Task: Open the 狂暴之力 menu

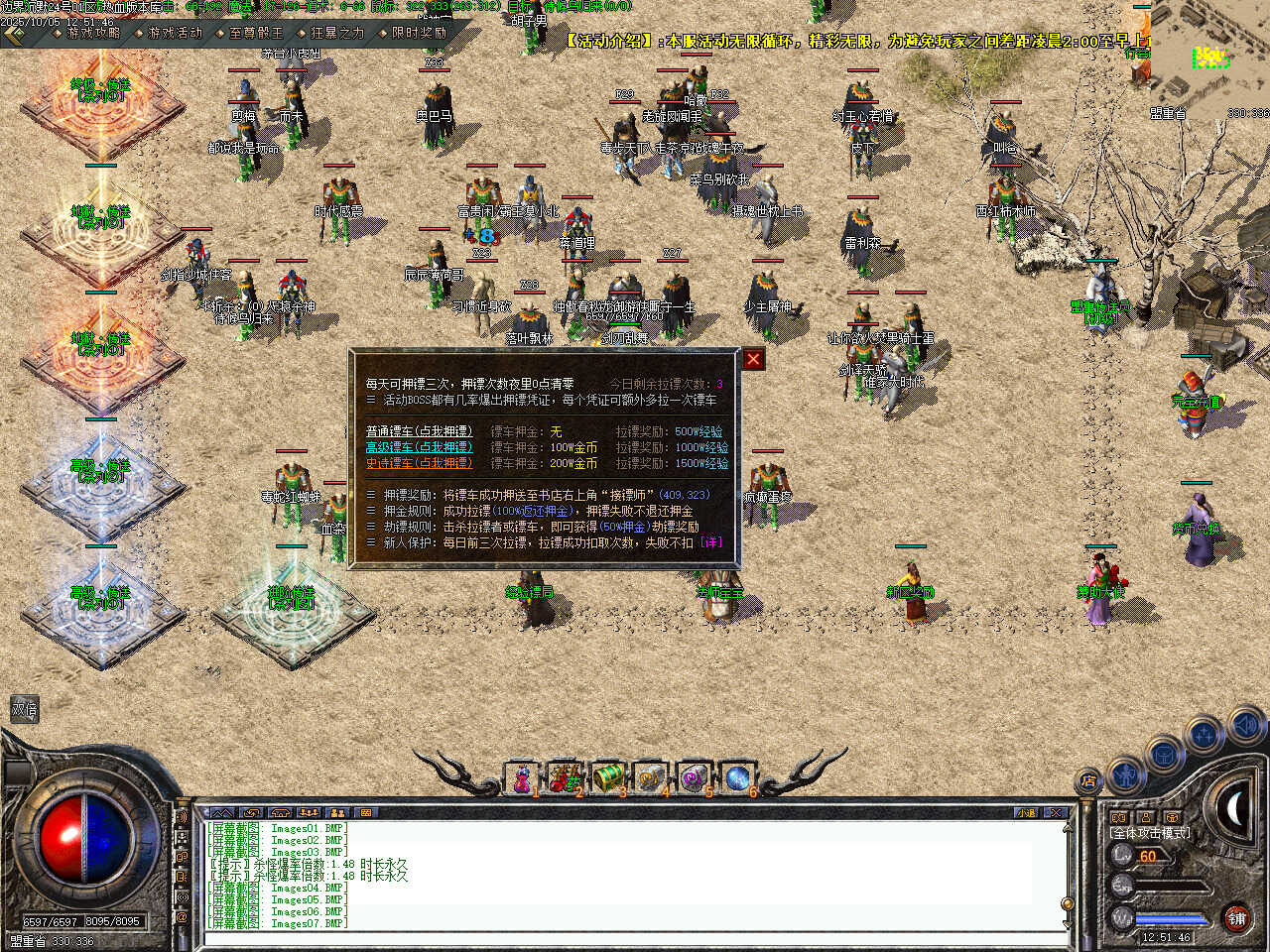Action: [337, 32]
